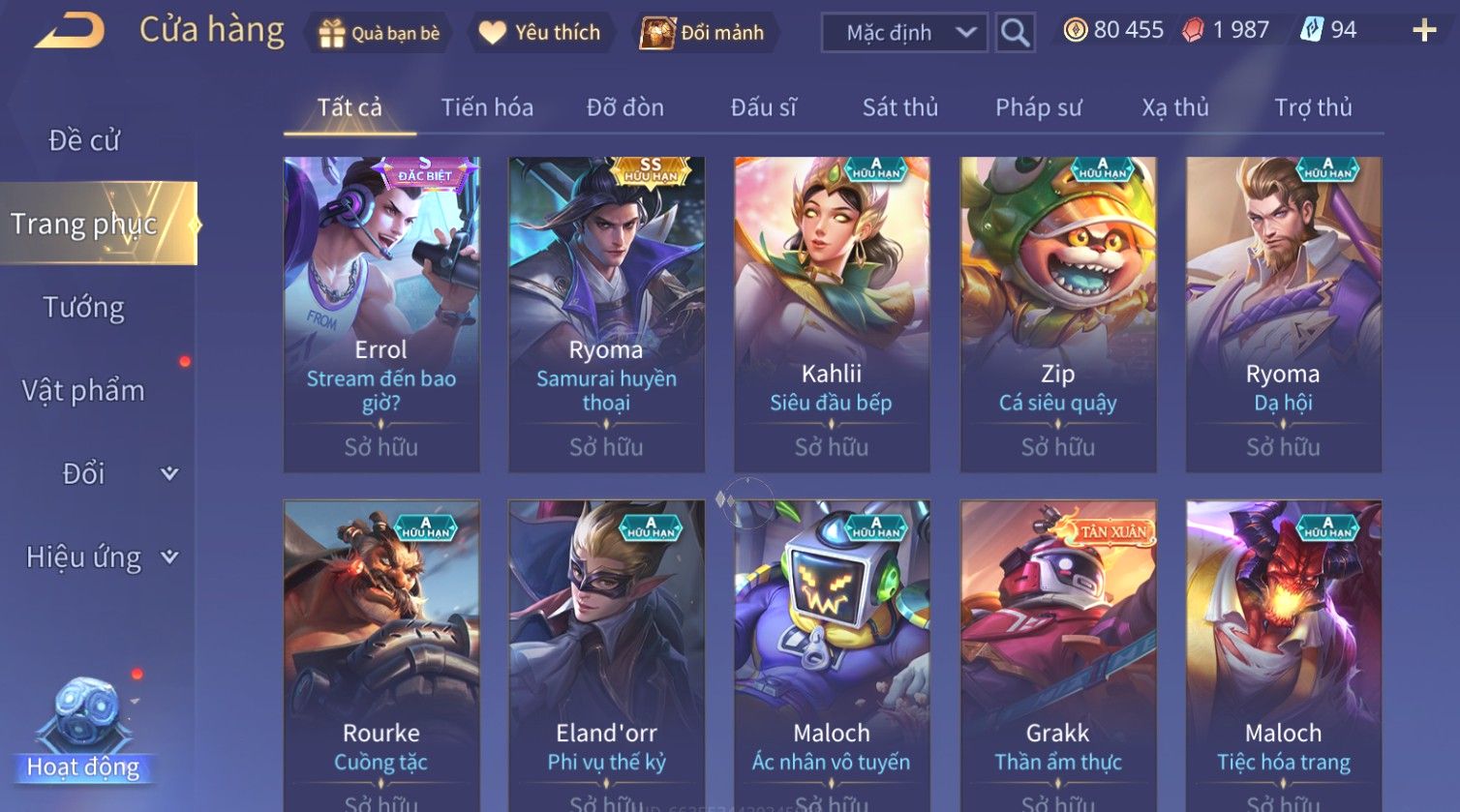Viewport: 1460px width, 812px height.
Task: Expand the Mặc định sort dropdown
Action: [x=904, y=33]
